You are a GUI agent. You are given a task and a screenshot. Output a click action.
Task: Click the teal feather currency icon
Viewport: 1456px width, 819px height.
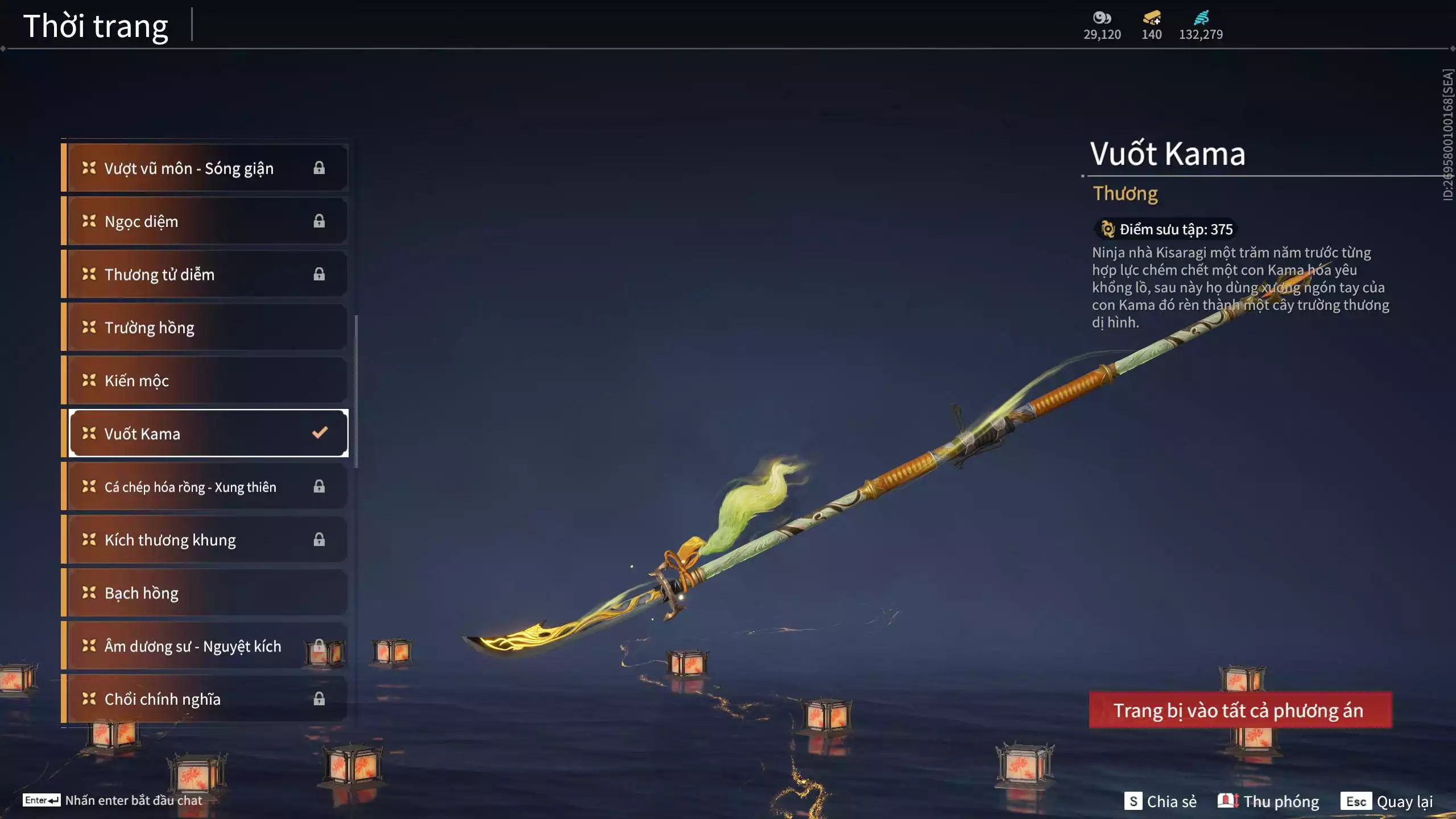1201,18
